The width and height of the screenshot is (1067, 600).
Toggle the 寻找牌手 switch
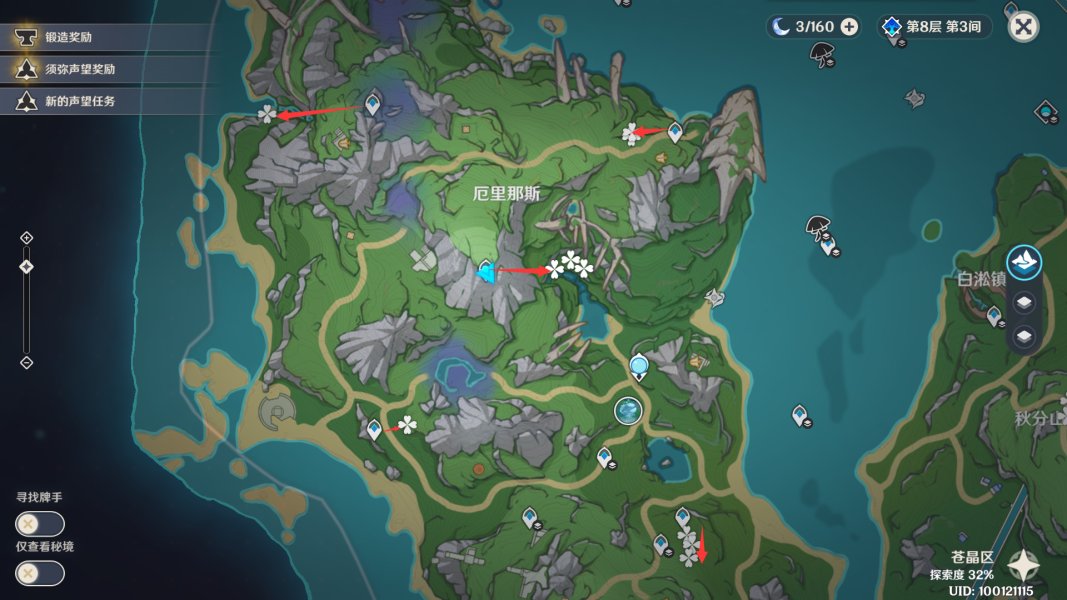point(40,524)
